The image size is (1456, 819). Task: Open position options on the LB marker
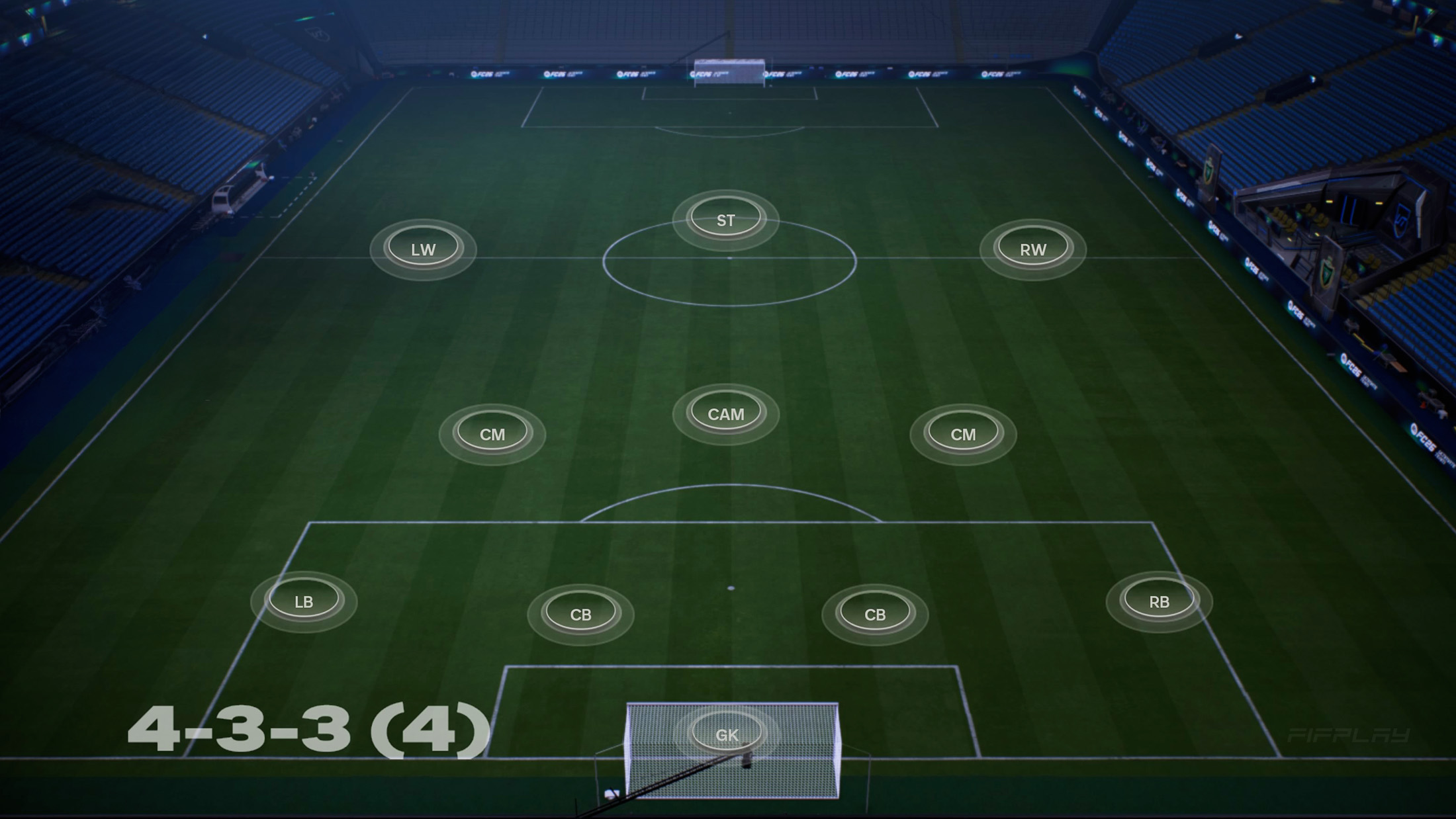point(304,601)
